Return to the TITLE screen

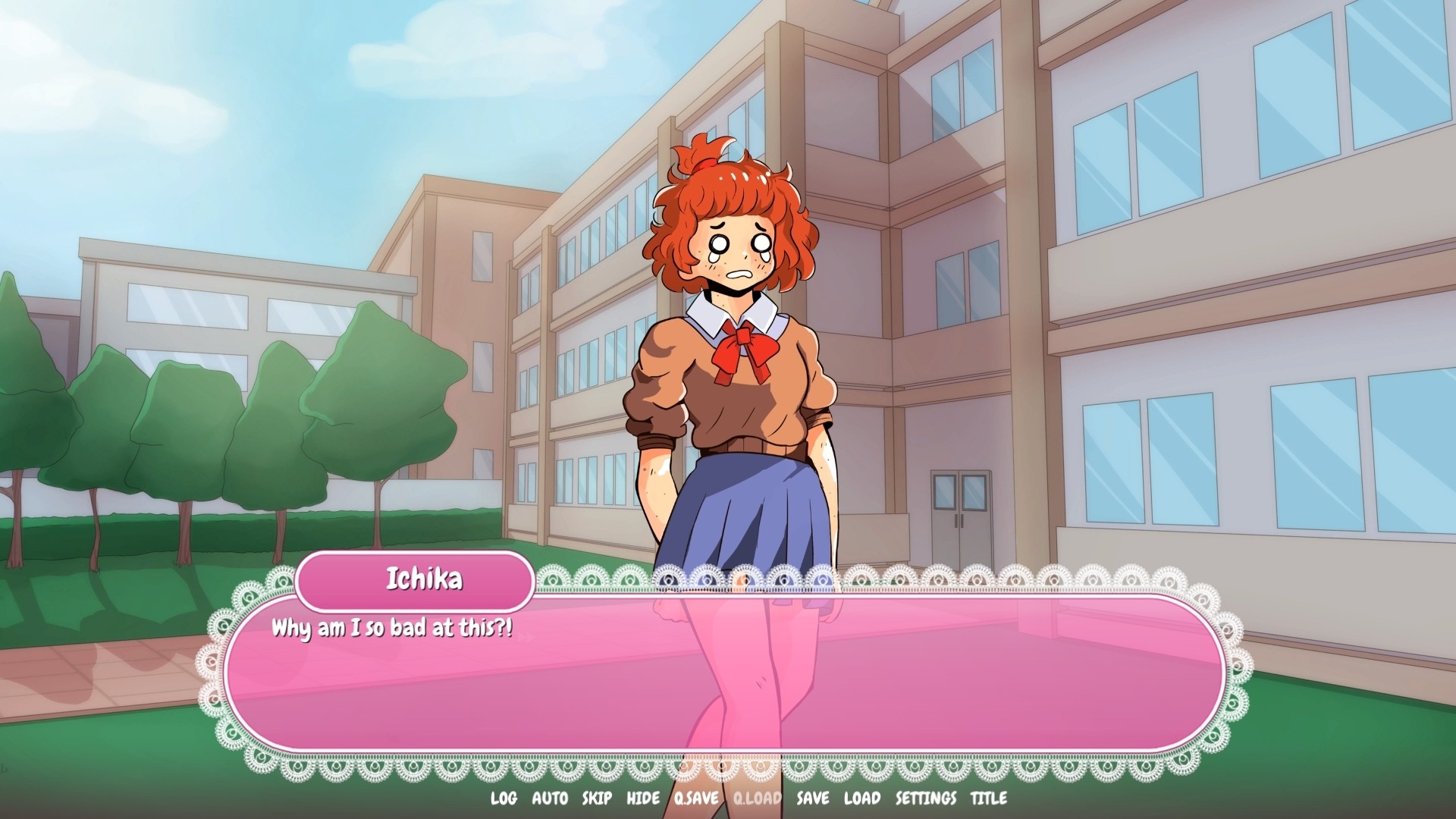tap(988, 799)
